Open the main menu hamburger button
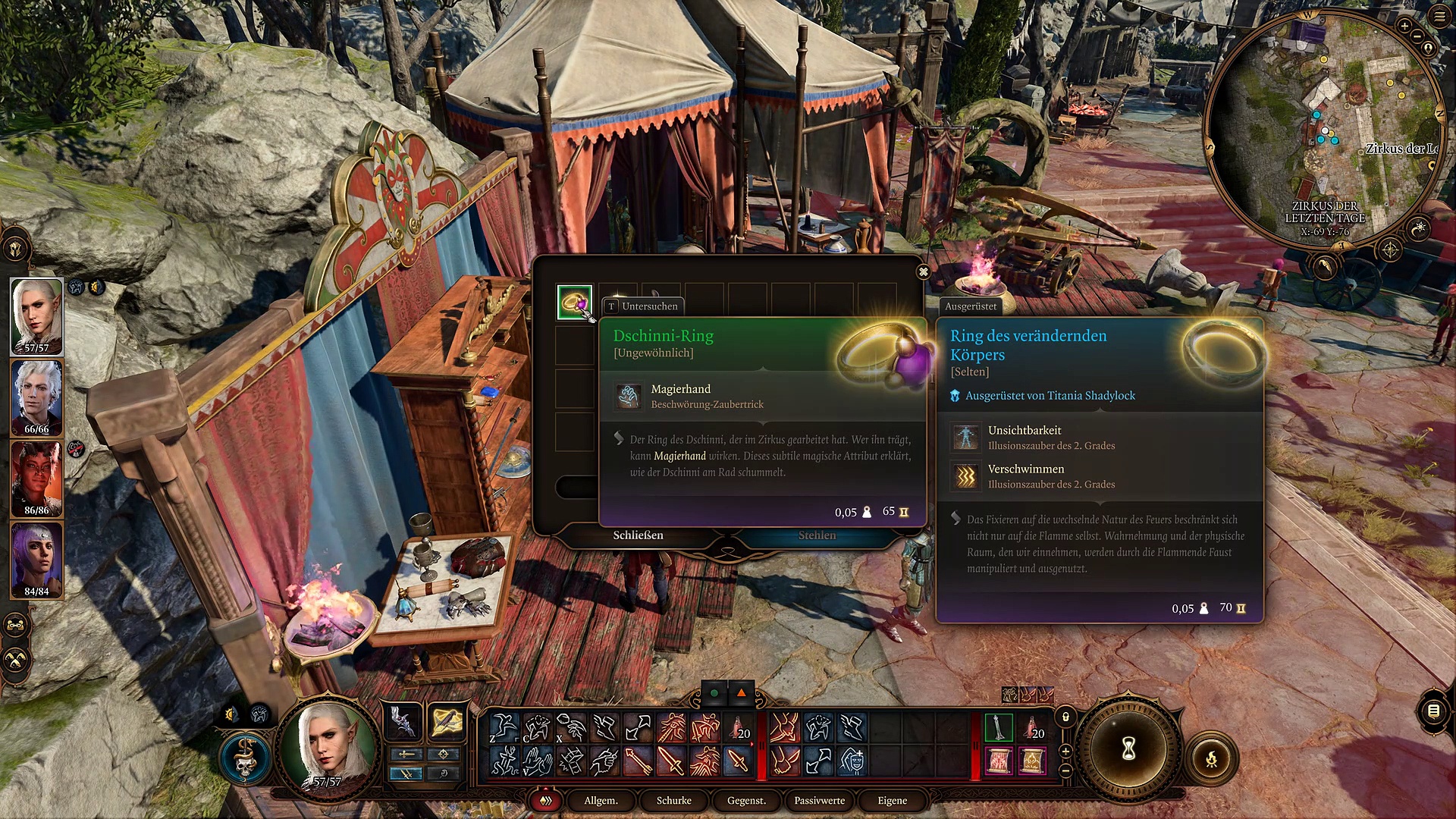 1439,16
